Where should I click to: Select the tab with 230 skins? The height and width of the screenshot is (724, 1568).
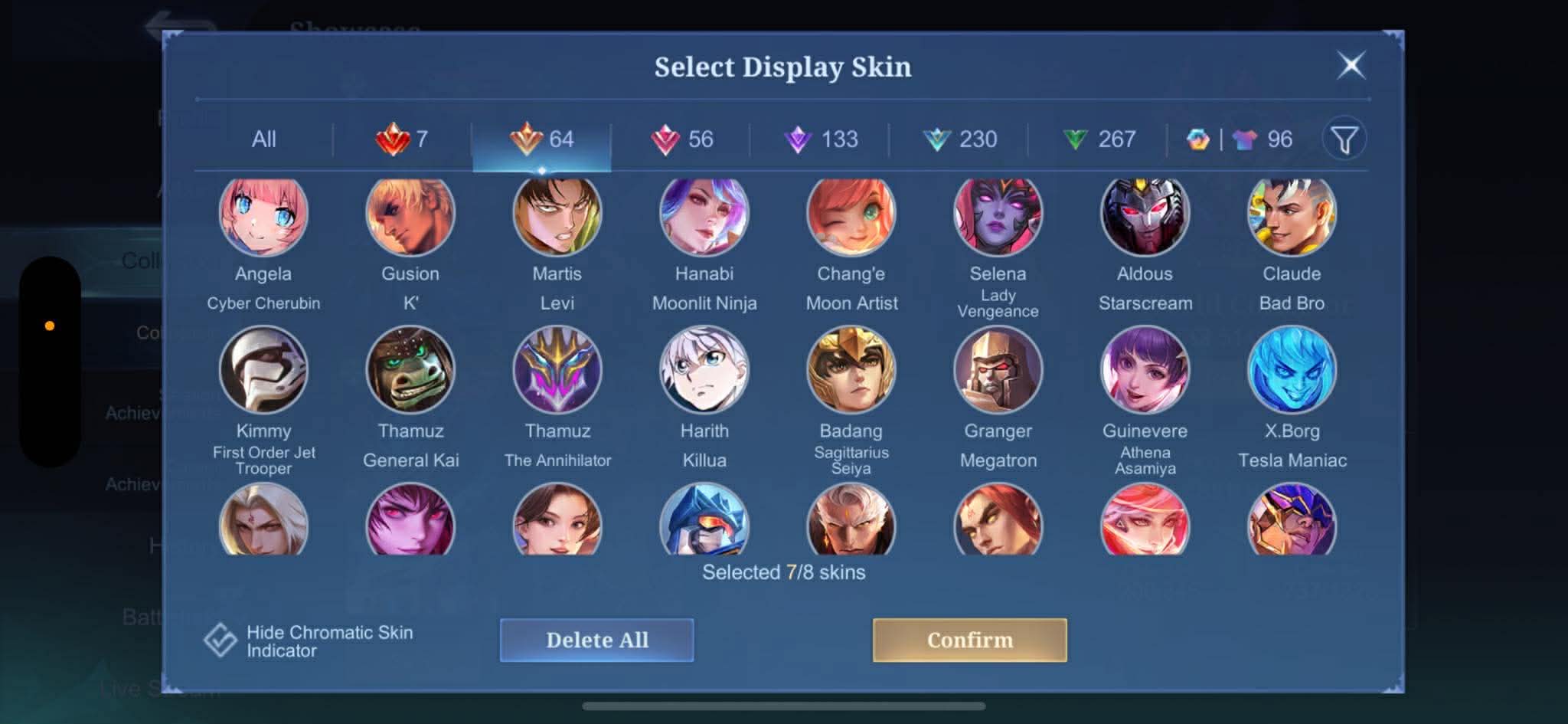(960, 139)
